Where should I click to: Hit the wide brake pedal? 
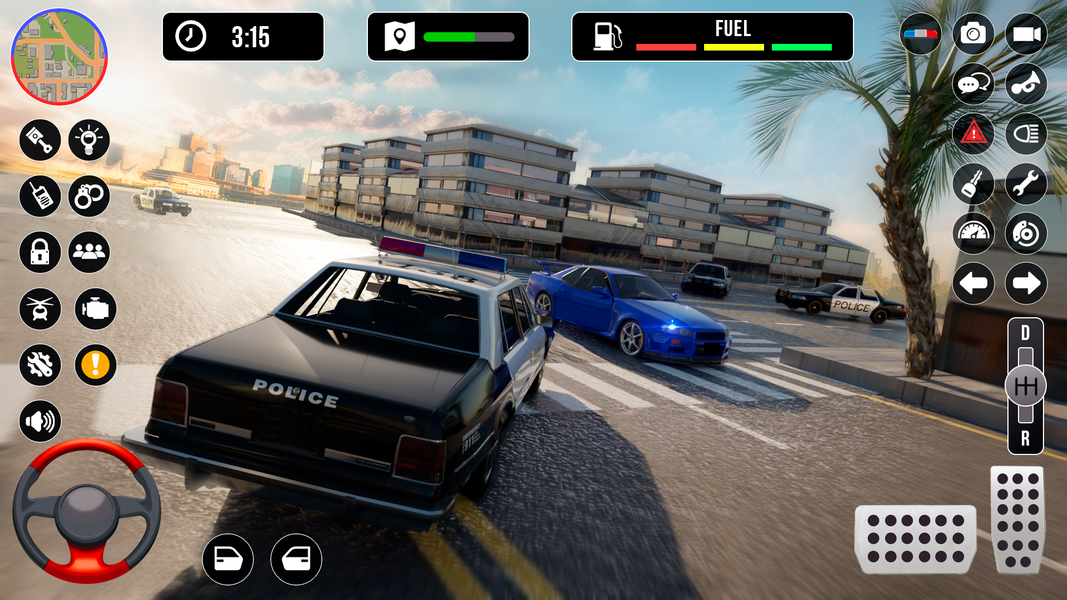coord(915,539)
